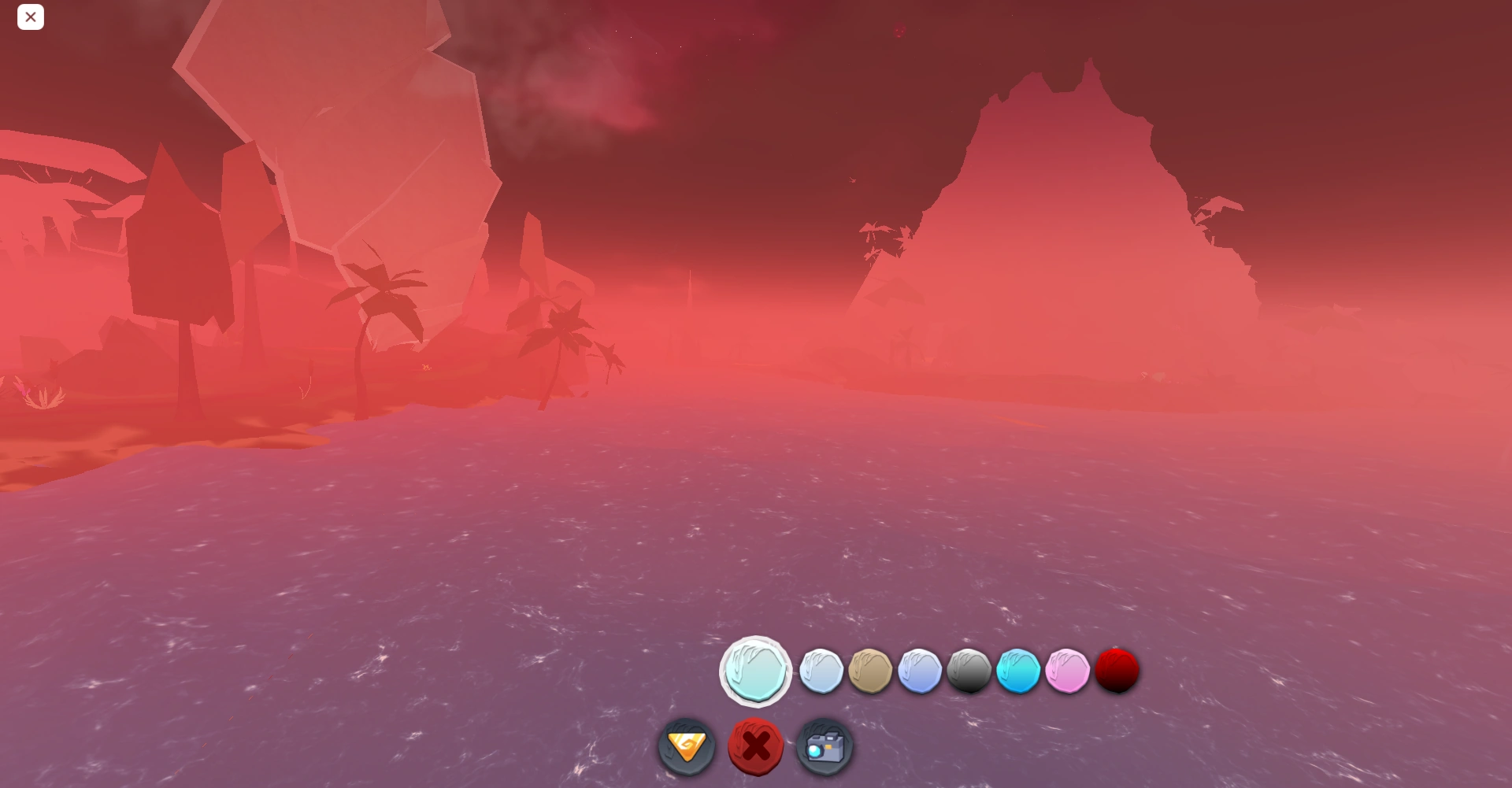Image resolution: width=1512 pixels, height=788 pixels.
Task: Toggle the white paint orb selection
Action: (821, 671)
